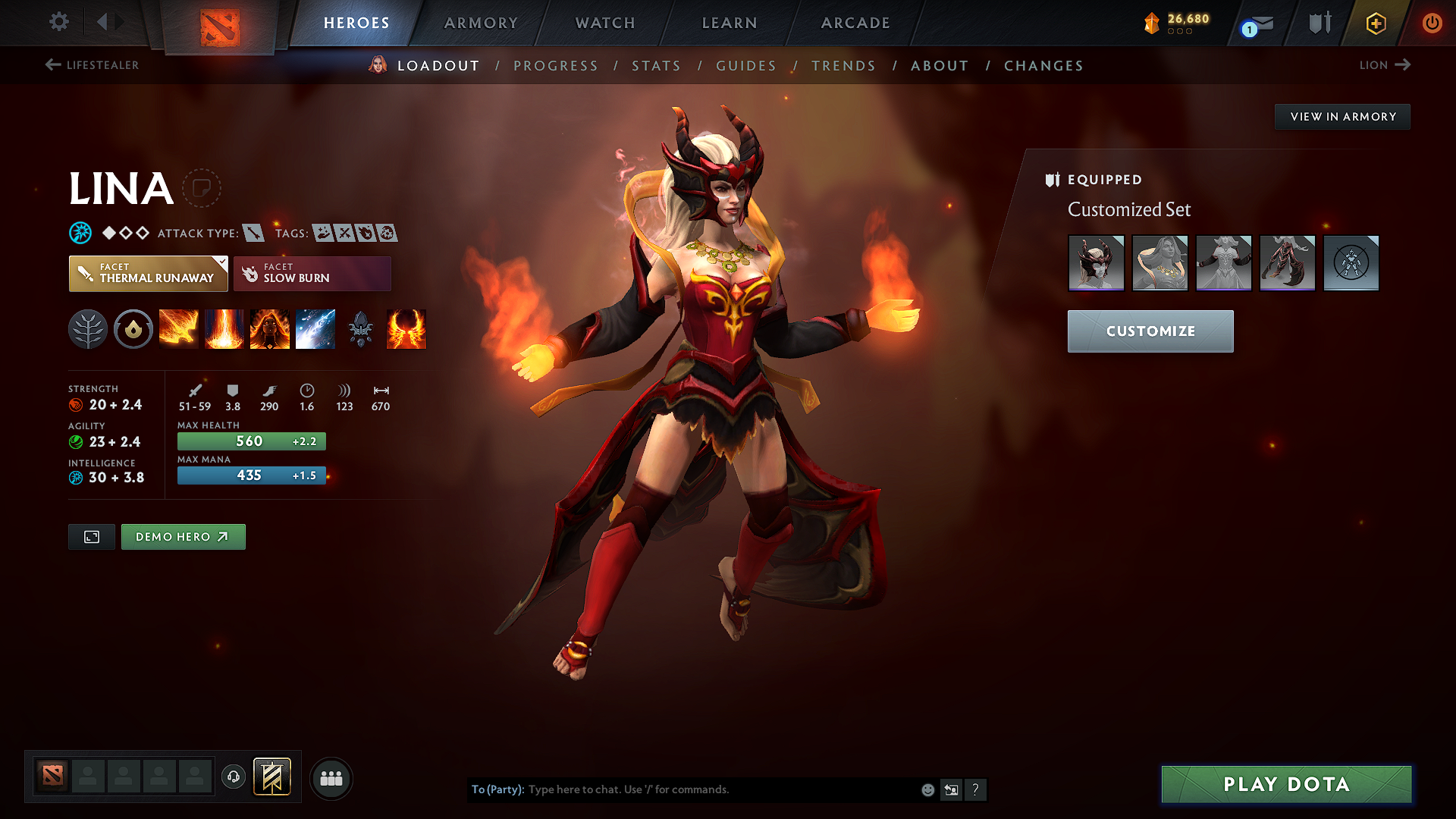Image resolution: width=1456 pixels, height=819 pixels.
Task: Open the settings gear icon
Action: [58, 22]
